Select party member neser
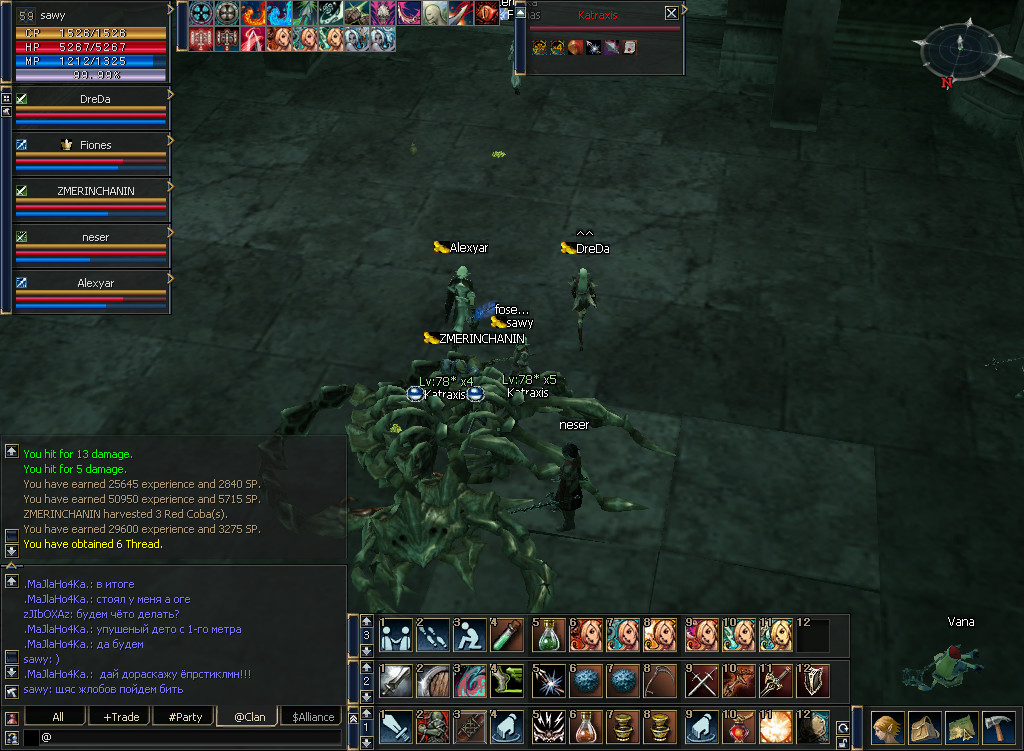Image resolution: width=1024 pixels, height=751 pixels. [x=96, y=237]
